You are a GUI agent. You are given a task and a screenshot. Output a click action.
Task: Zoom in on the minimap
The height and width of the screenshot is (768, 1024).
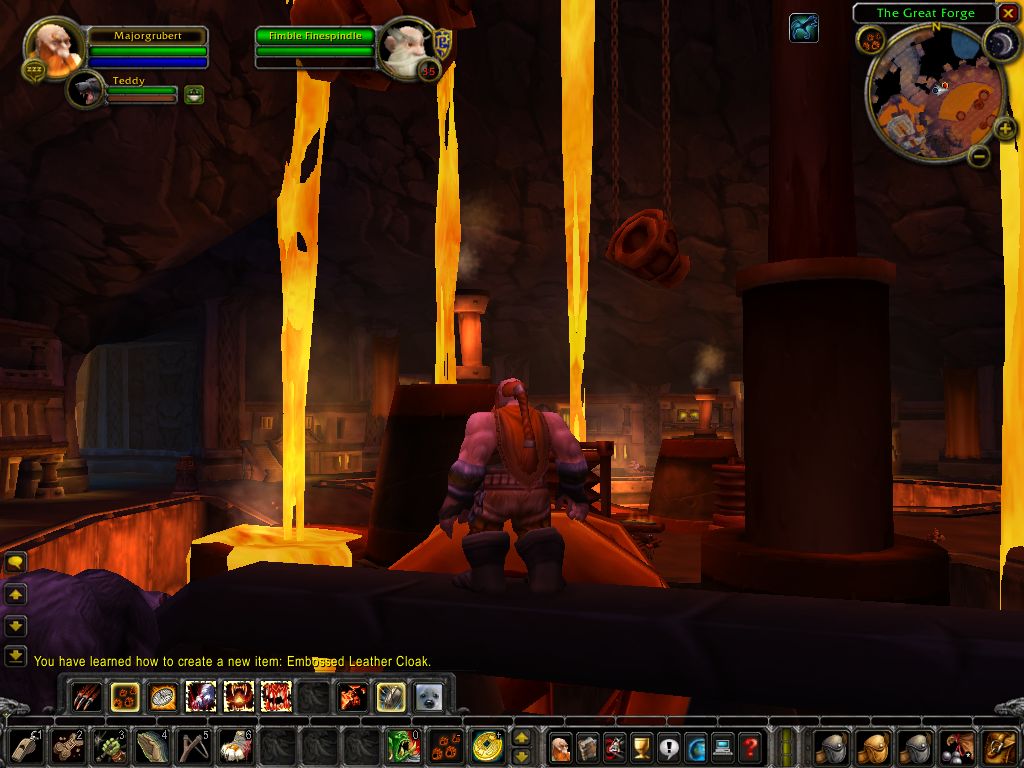1004,128
